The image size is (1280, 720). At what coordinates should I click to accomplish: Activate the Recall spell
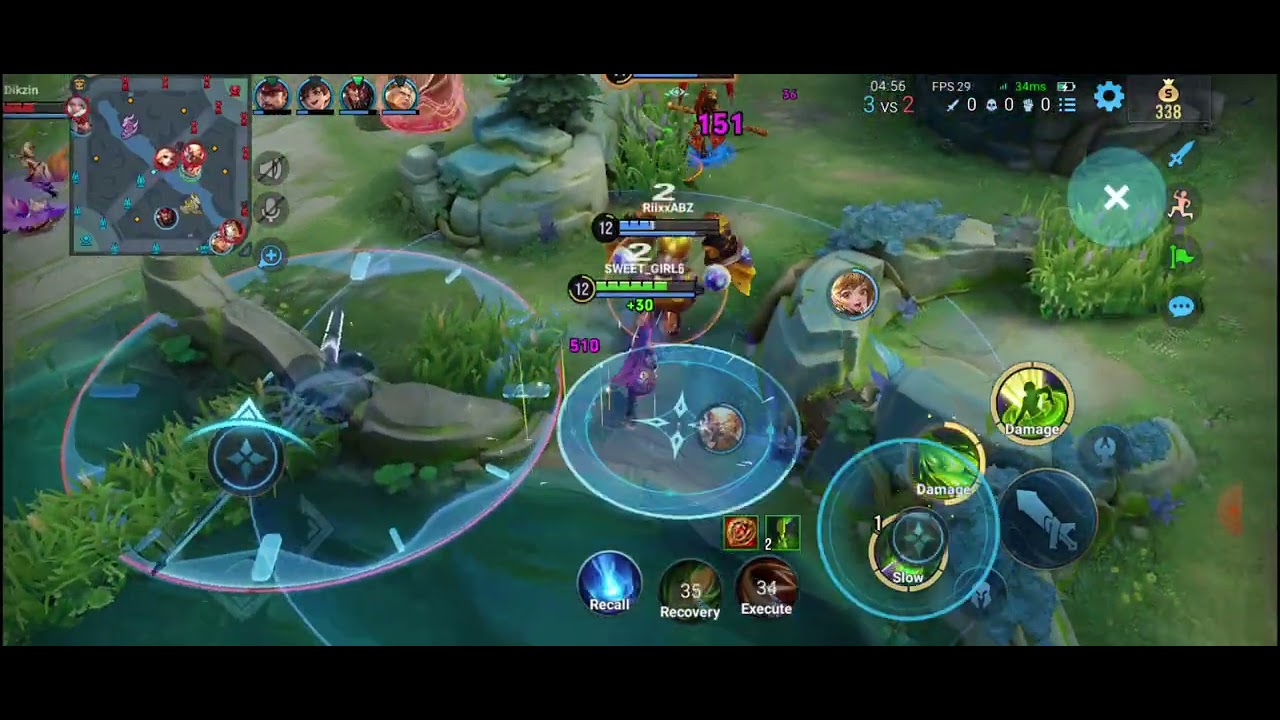(609, 582)
